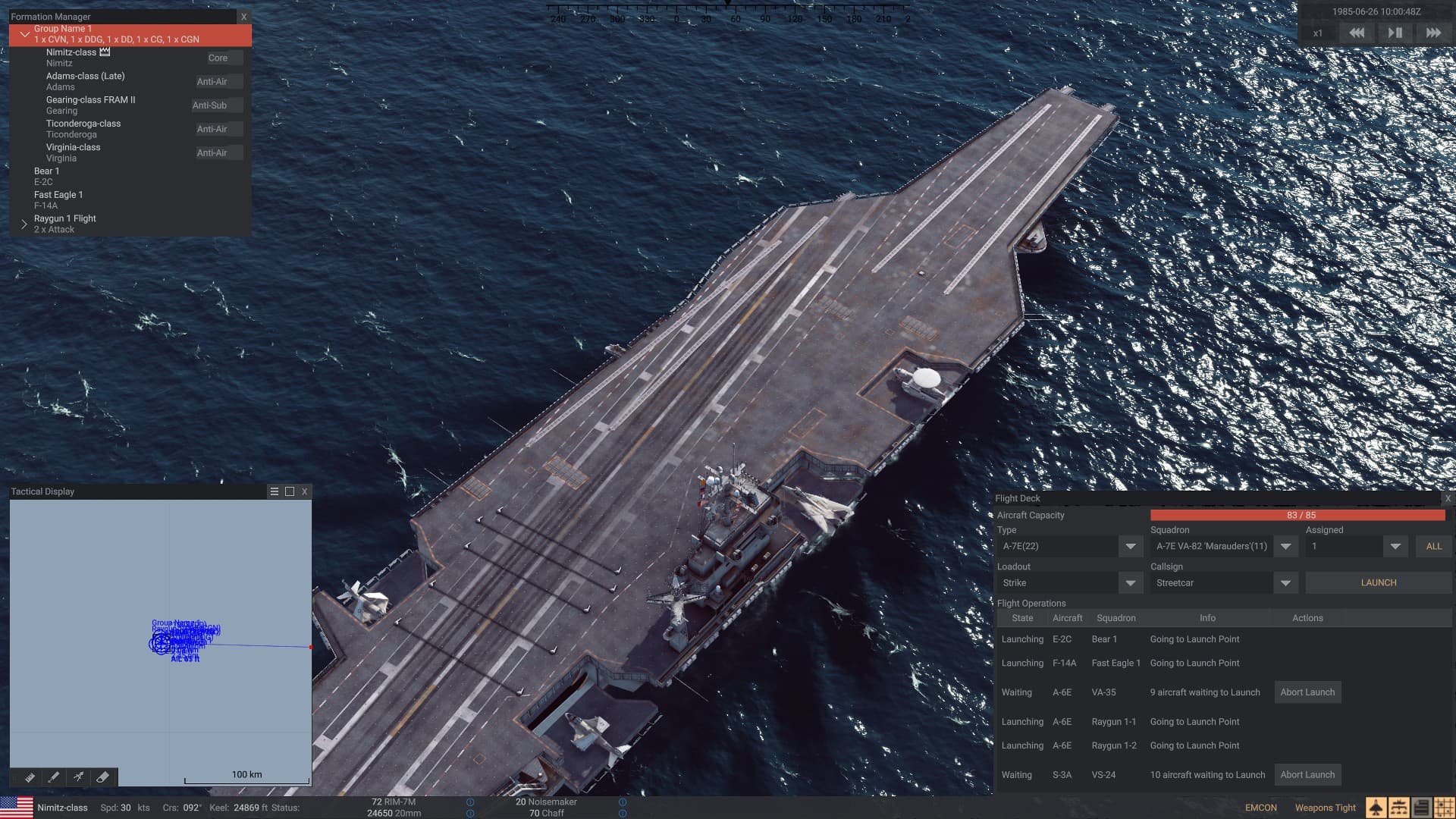This screenshot has height=819, width=1456.
Task: Close the Flight Deck panel
Action: [x=1447, y=498]
